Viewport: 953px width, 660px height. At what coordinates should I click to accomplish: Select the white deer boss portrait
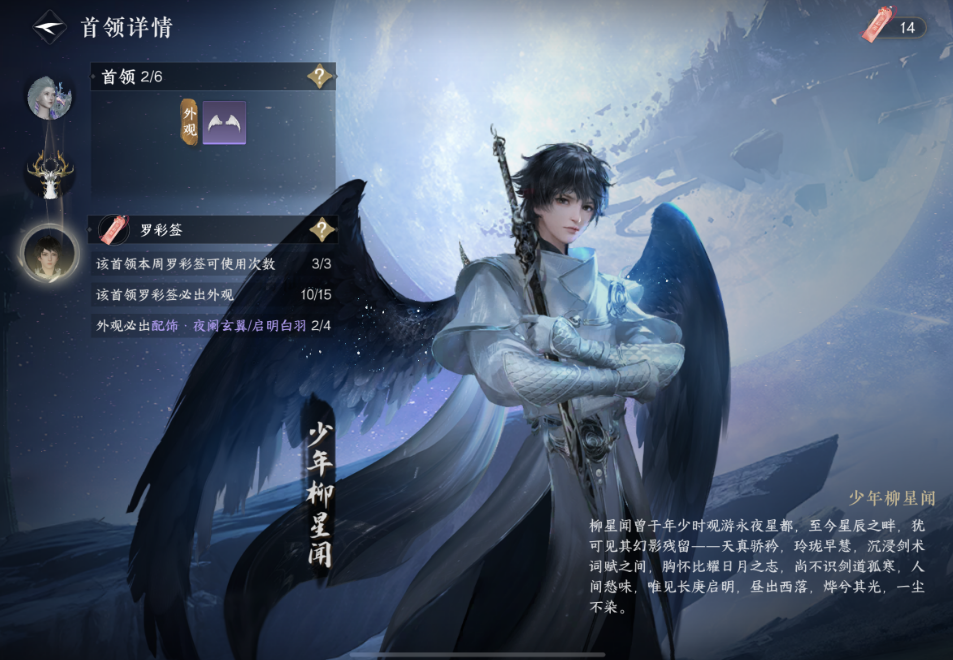(x=49, y=174)
